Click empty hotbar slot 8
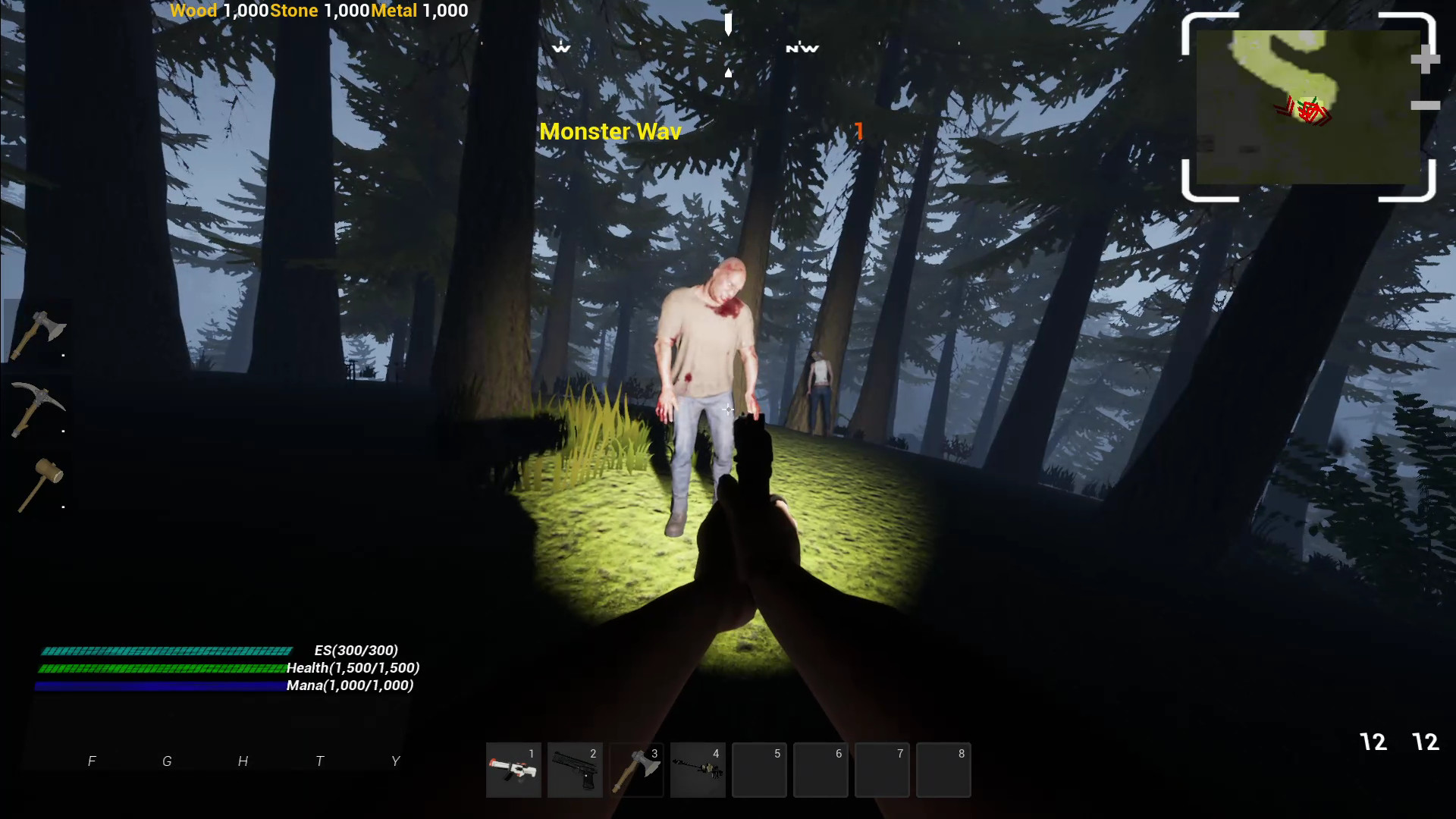 point(943,770)
